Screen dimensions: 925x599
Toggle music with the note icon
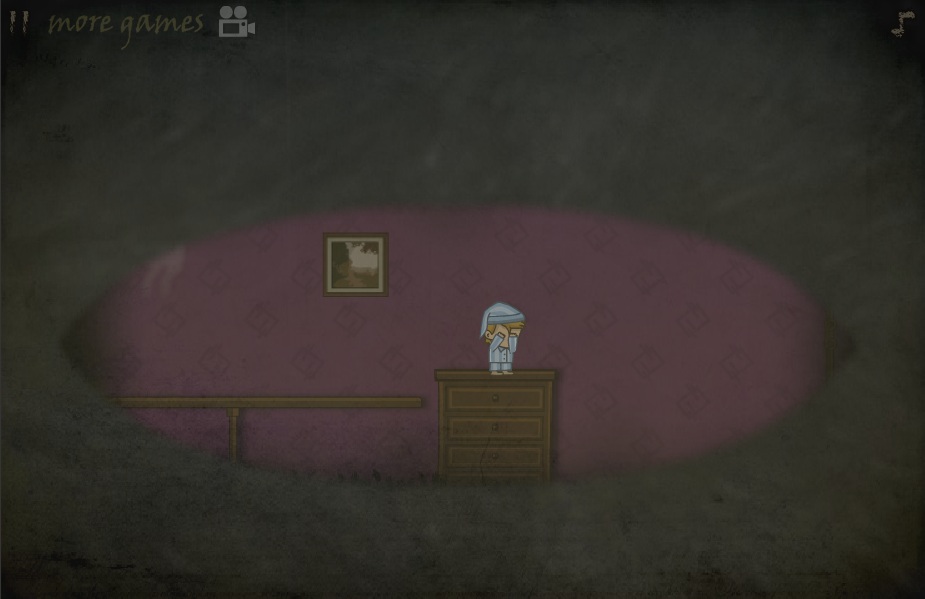903,24
